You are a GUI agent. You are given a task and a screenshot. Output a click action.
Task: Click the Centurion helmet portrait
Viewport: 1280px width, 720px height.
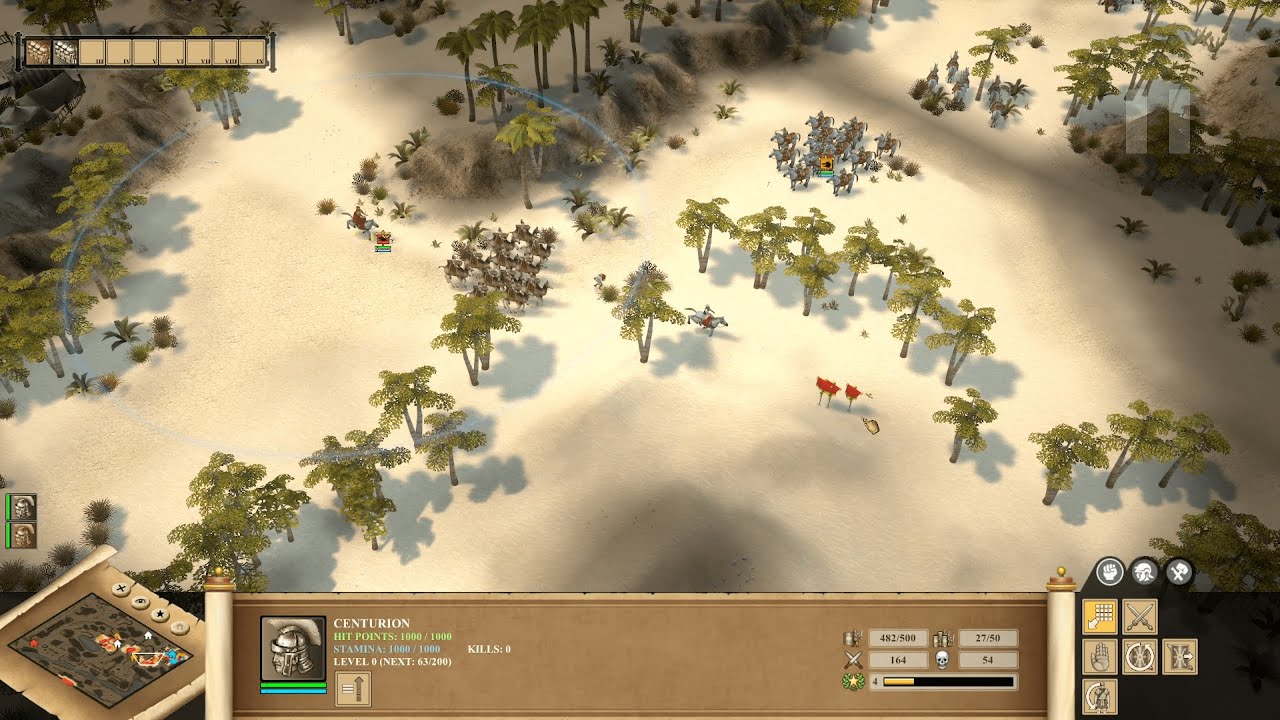click(x=293, y=648)
